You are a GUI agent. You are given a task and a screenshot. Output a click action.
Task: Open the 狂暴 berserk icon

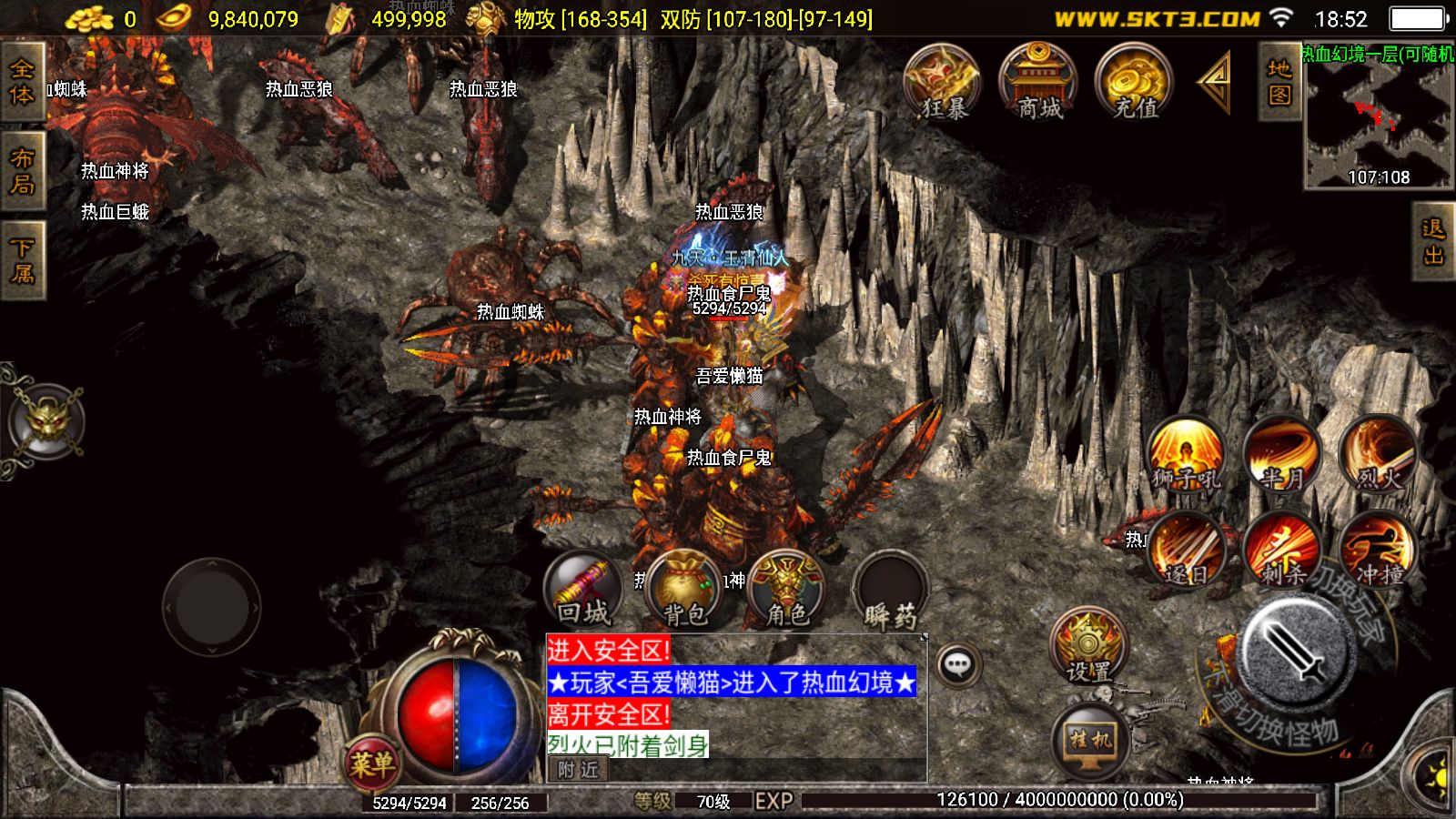(942, 84)
